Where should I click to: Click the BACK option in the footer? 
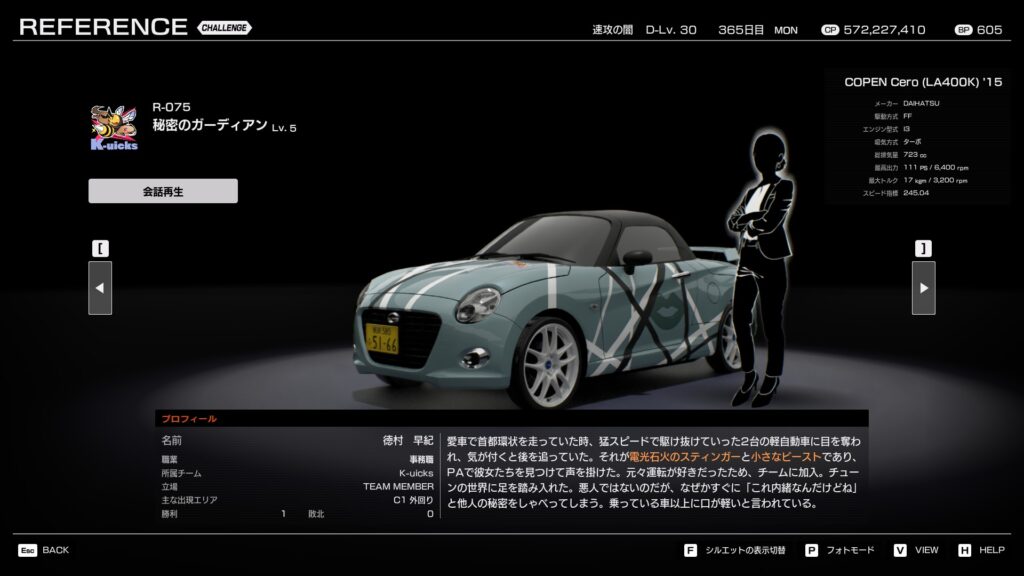(45, 550)
